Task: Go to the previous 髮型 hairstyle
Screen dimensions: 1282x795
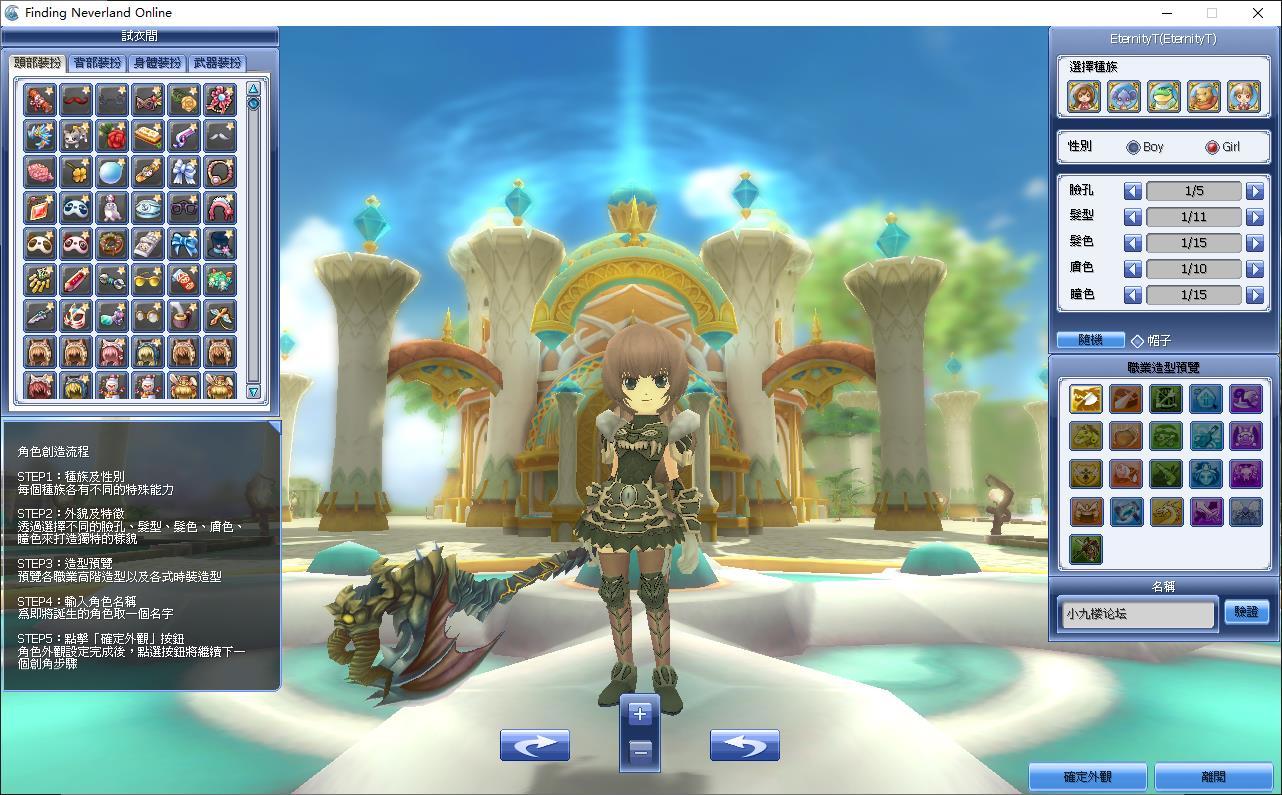Action: click(1132, 217)
